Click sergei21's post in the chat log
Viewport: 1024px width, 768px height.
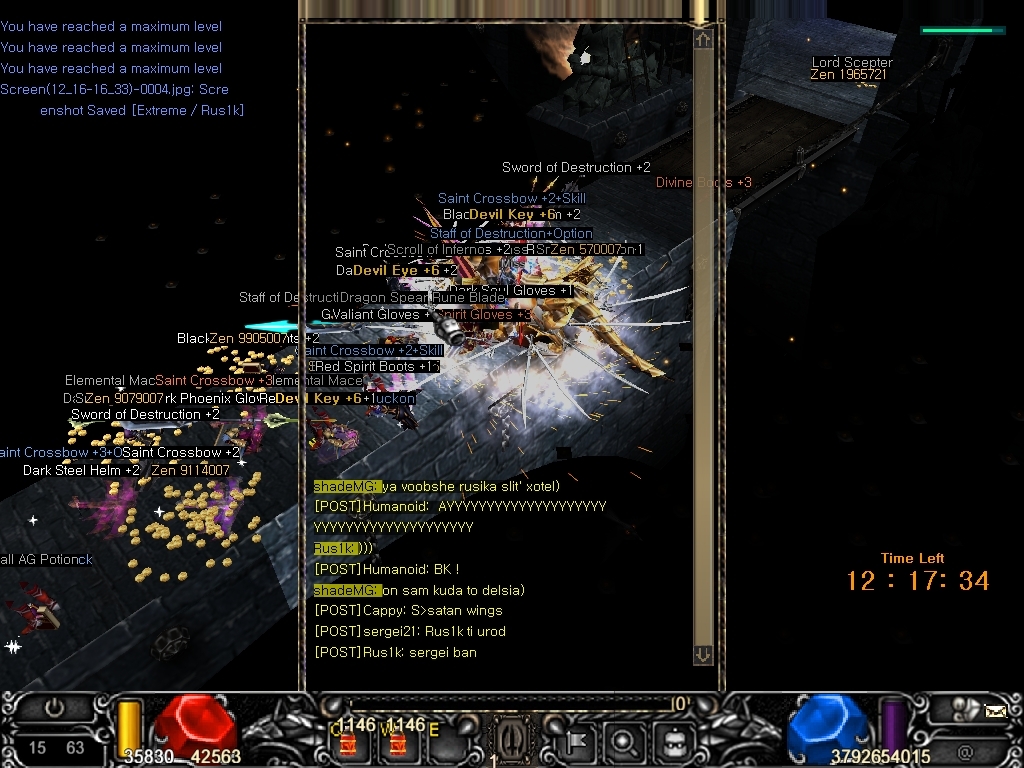(410, 631)
